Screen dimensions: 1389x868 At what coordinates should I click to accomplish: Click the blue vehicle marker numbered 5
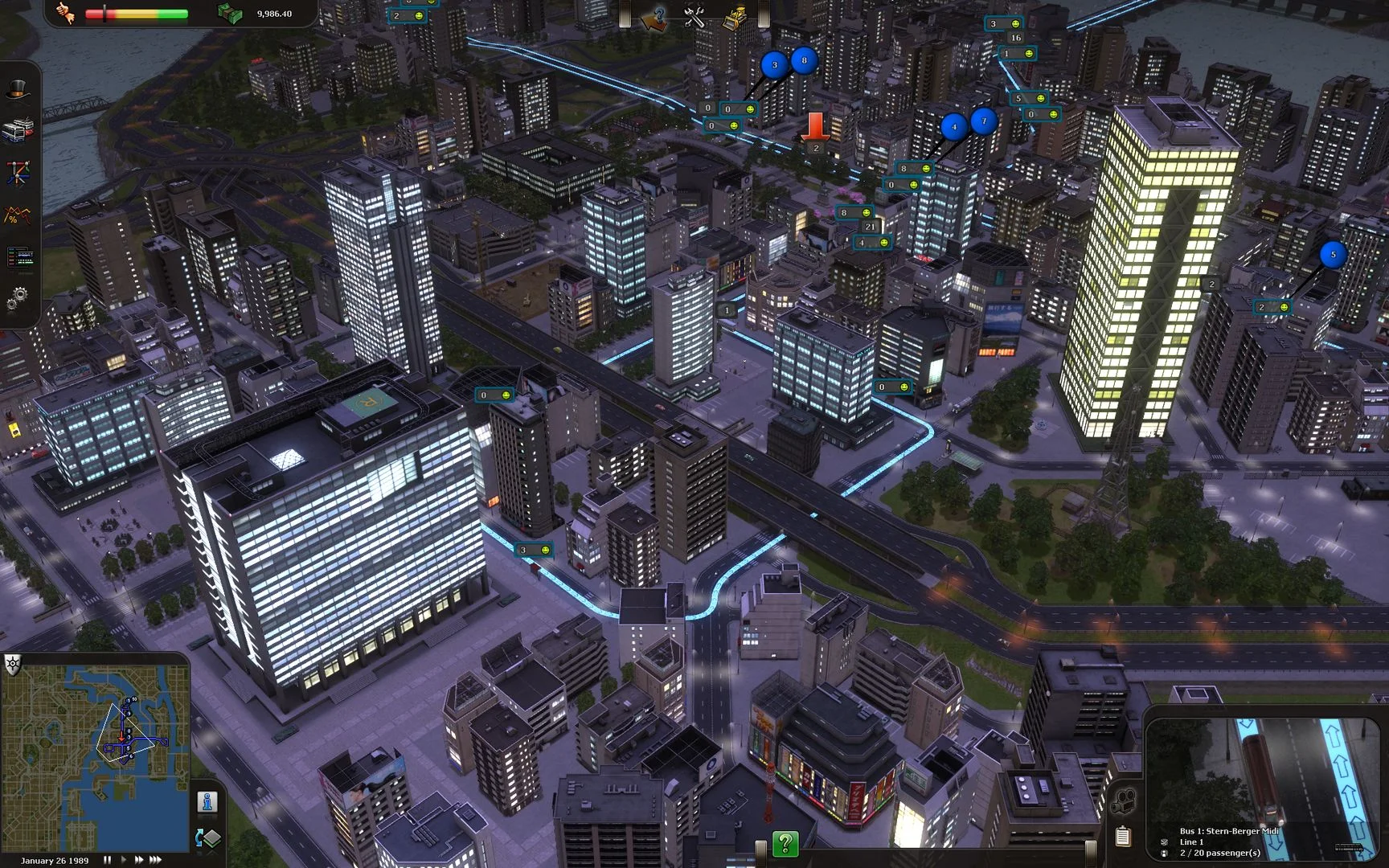point(1333,253)
